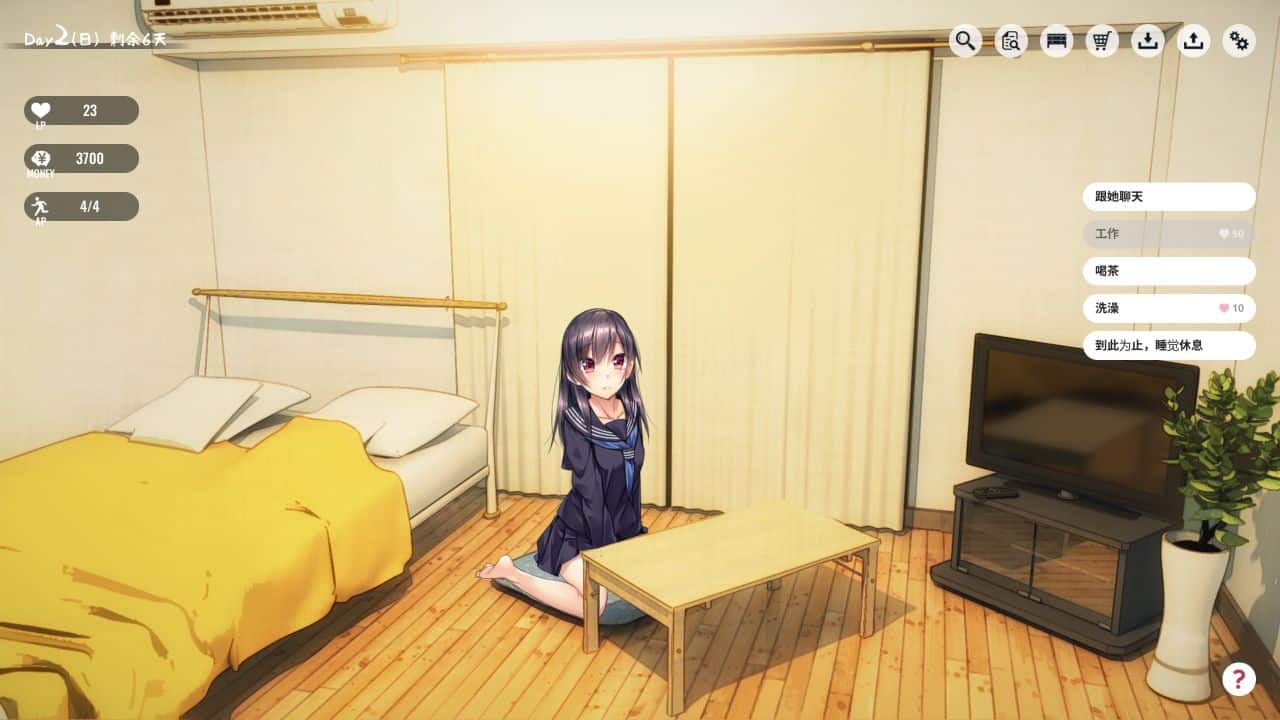Screen dimensions: 1280x720
Task: Click the disabled 工作 work option
Action: tap(1168, 234)
